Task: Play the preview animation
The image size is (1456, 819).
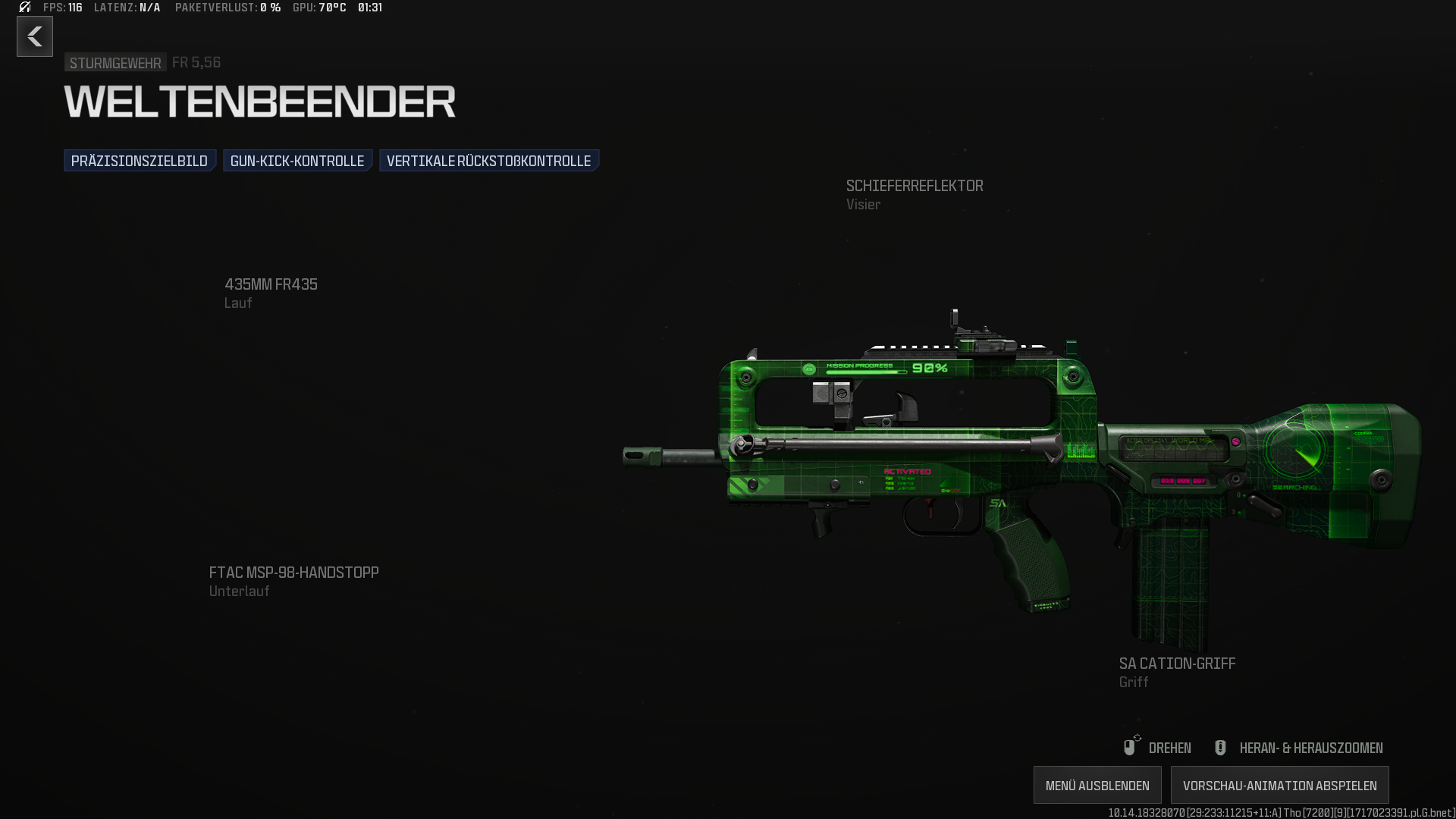Action: [x=1279, y=785]
